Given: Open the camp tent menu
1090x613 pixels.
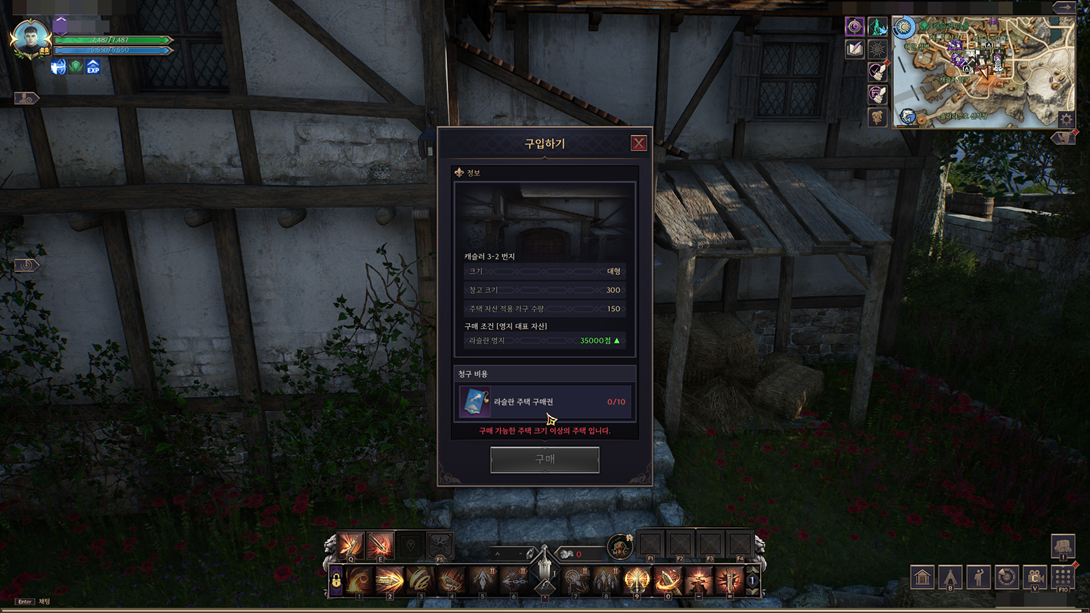Looking at the screenshot, I should (950, 577).
